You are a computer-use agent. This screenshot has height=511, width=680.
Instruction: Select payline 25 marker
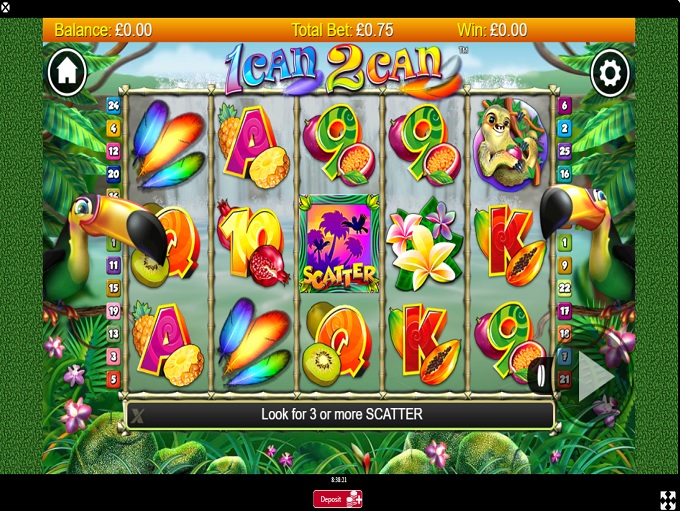tap(565, 151)
